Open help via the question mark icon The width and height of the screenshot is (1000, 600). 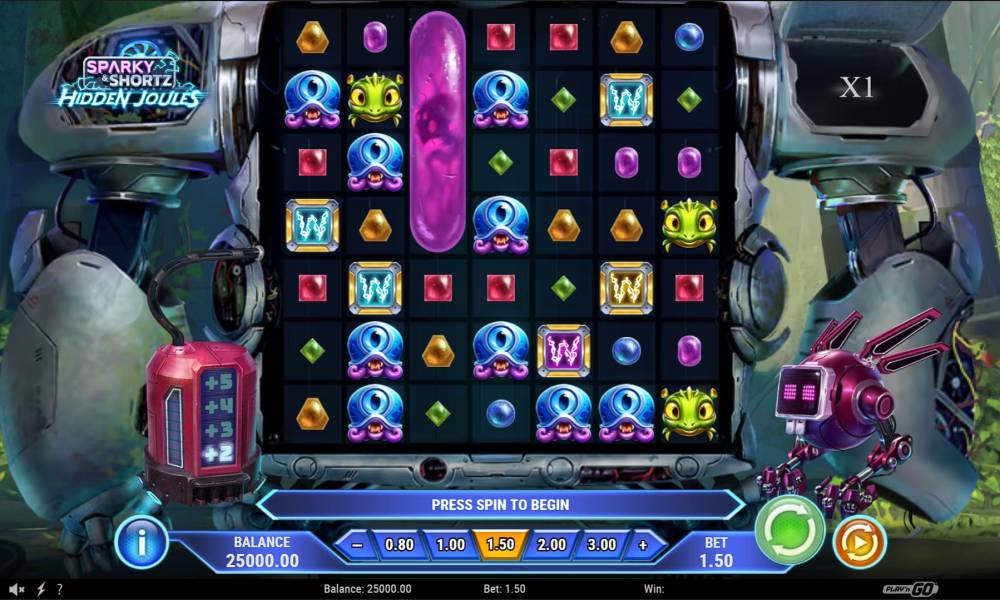click(x=60, y=590)
